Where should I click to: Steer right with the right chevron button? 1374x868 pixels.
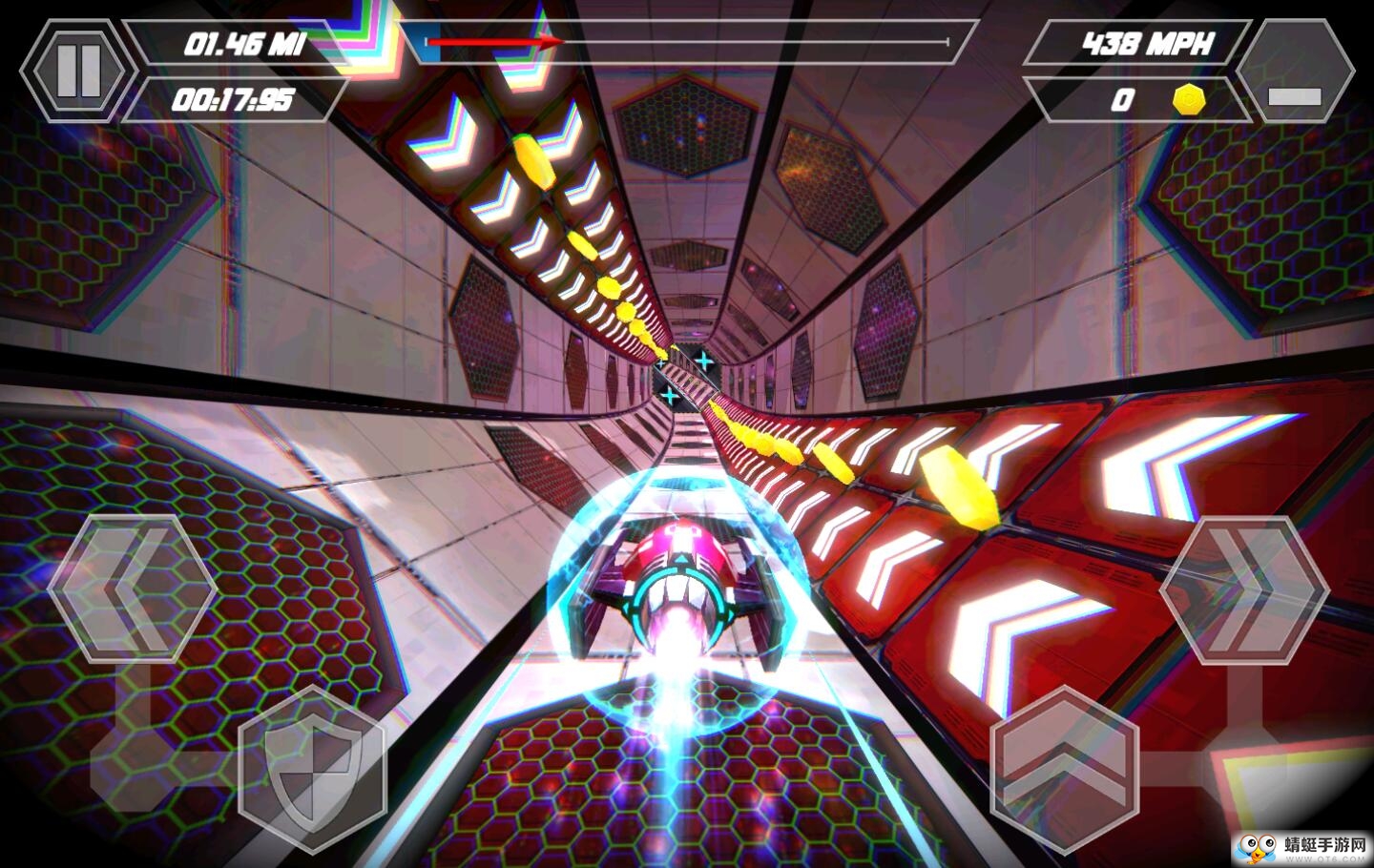(x=1243, y=590)
